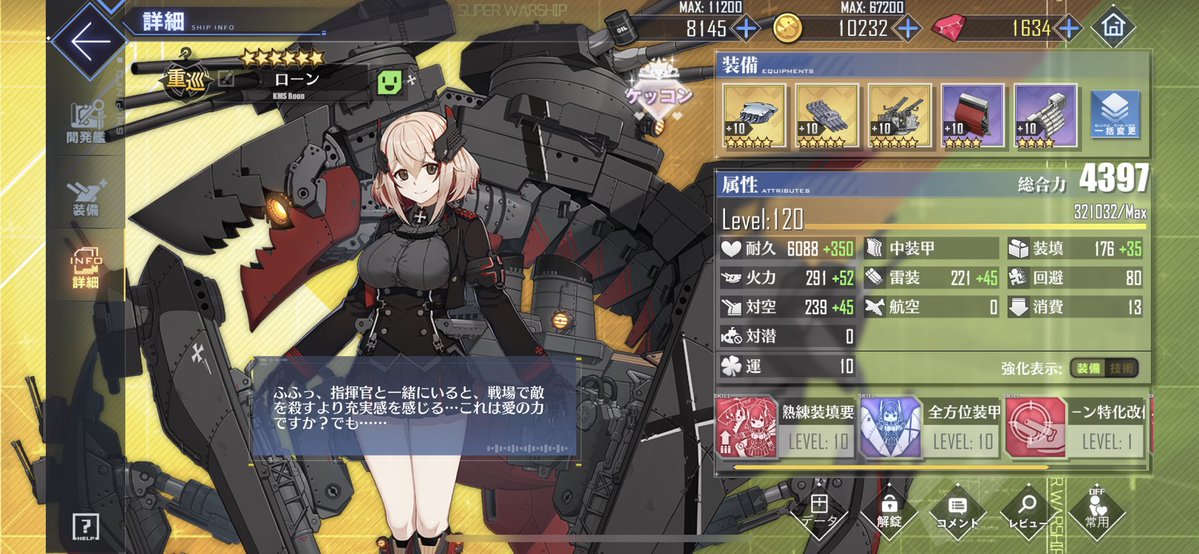View the 全方位装甲 skill
Screen dimensions: 1199x554
tap(932, 426)
